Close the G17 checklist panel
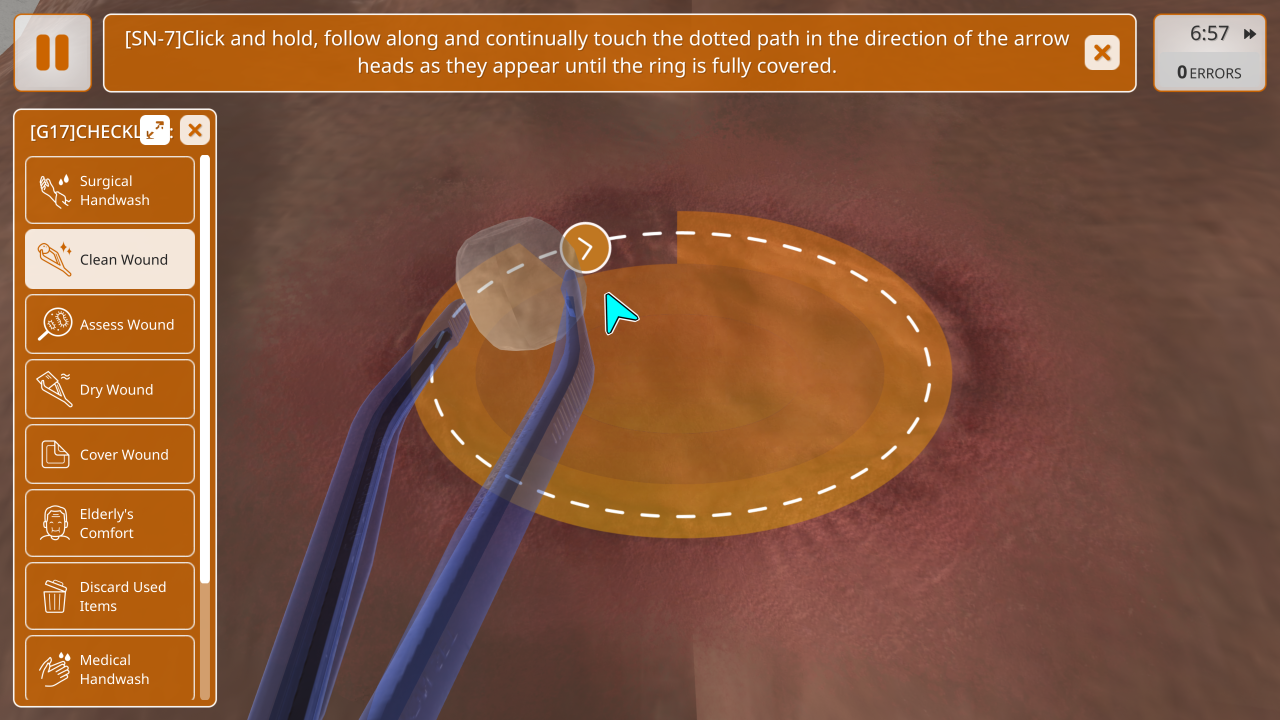 pos(195,130)
